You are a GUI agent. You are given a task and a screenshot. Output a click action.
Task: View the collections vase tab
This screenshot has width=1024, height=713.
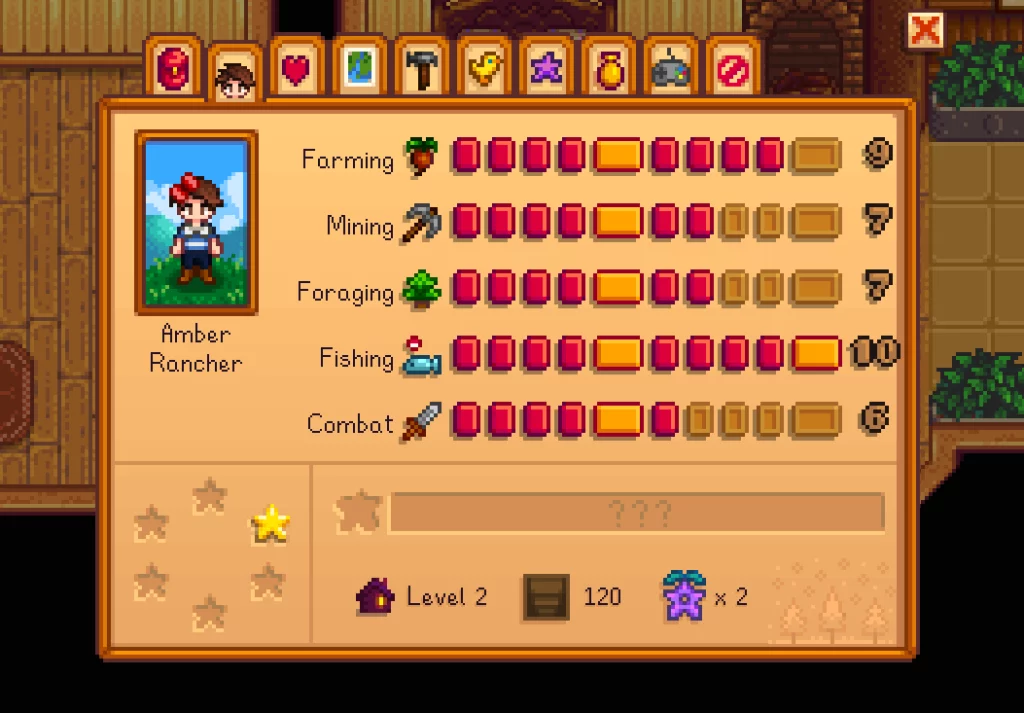pos(608,68)
